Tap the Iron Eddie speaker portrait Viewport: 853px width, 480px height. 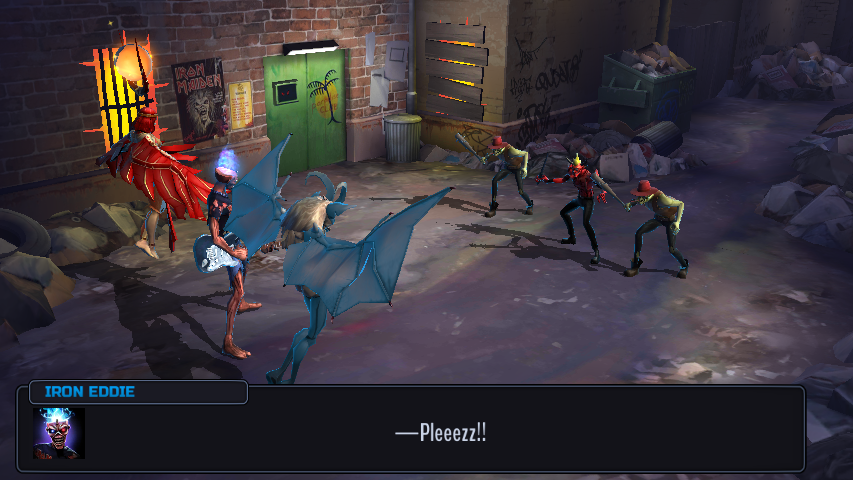59,433
